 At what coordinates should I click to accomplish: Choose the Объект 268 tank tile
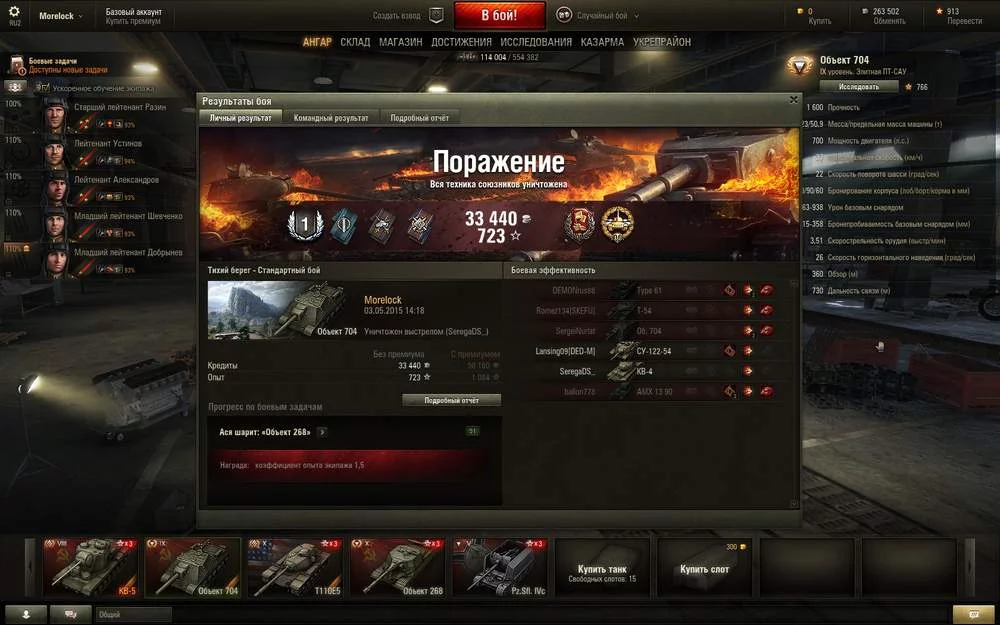coord(396,567)
